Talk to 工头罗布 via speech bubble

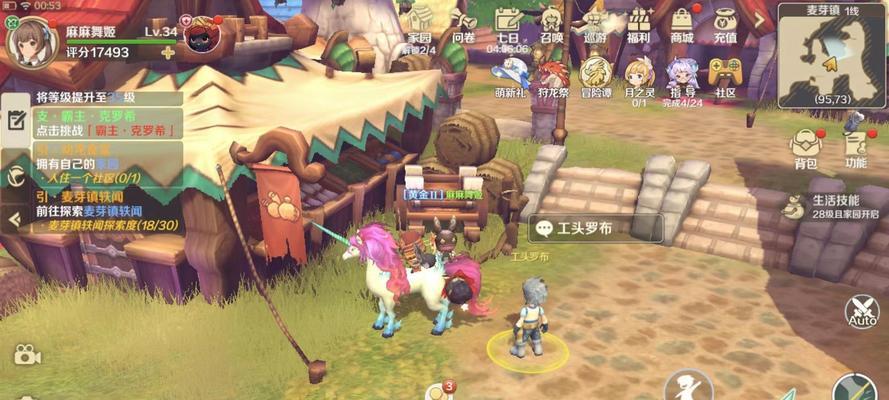pos(595,228)
